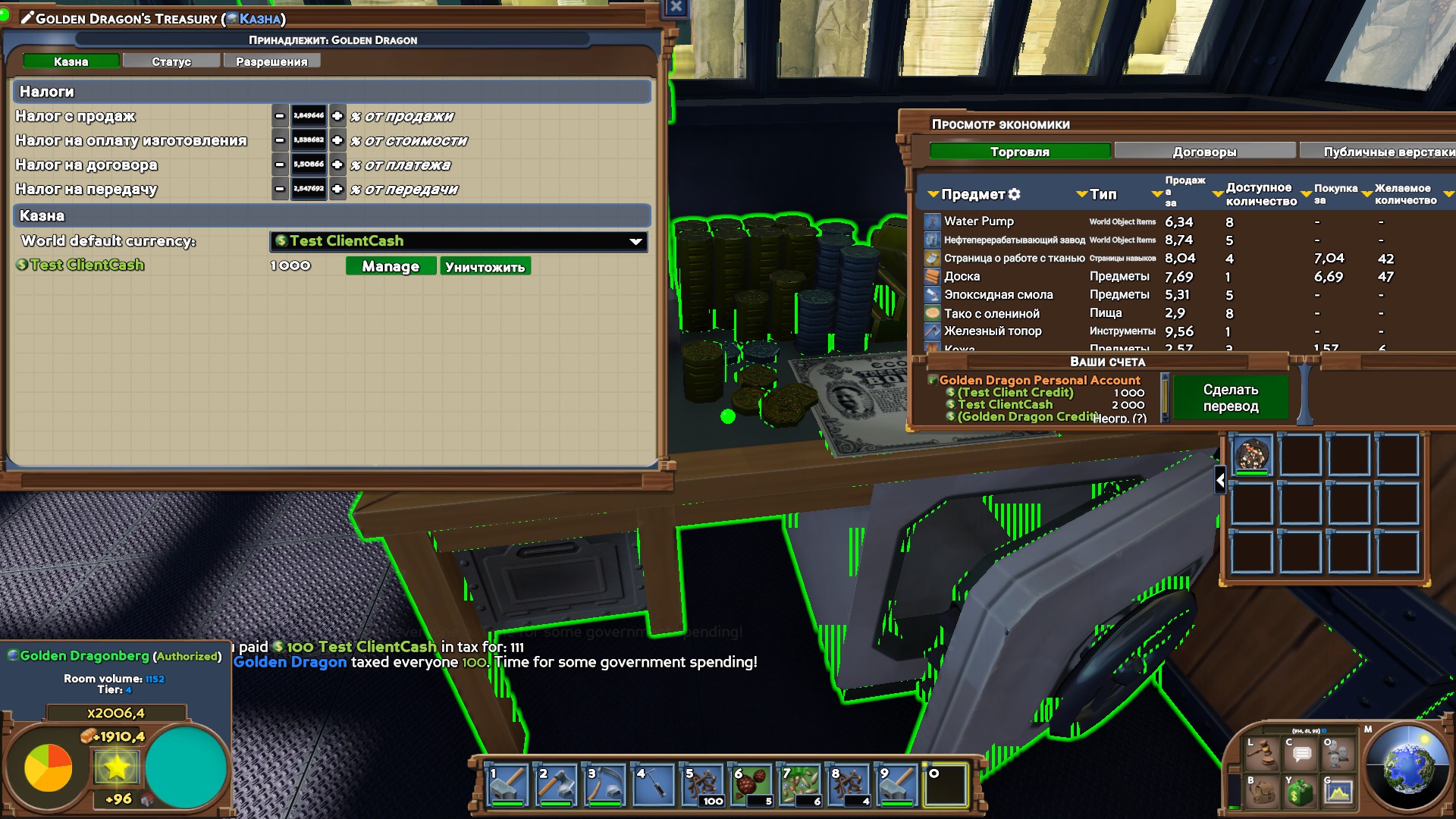Select the pinecones in hotbar slot 6

click(x=751, y=785)
